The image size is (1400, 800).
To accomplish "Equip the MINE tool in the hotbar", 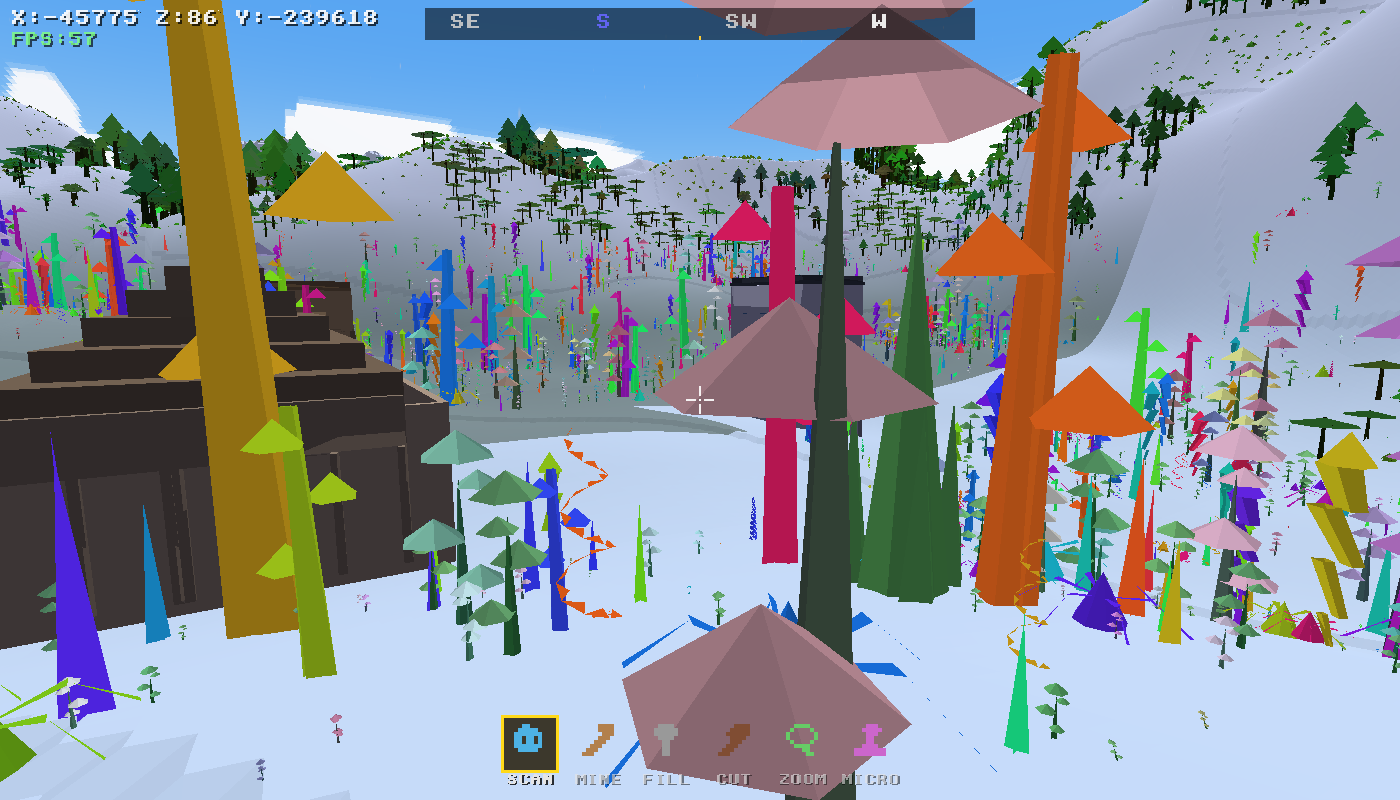I will click(598, 741).
